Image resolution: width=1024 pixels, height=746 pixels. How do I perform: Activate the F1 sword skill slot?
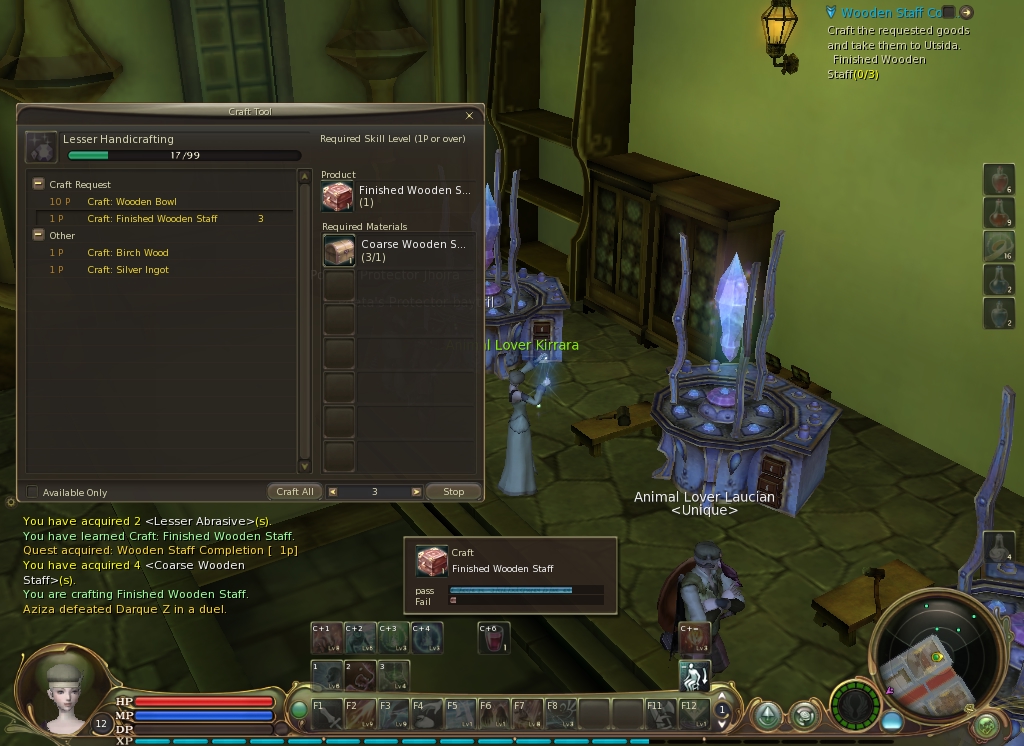[326, 711]
